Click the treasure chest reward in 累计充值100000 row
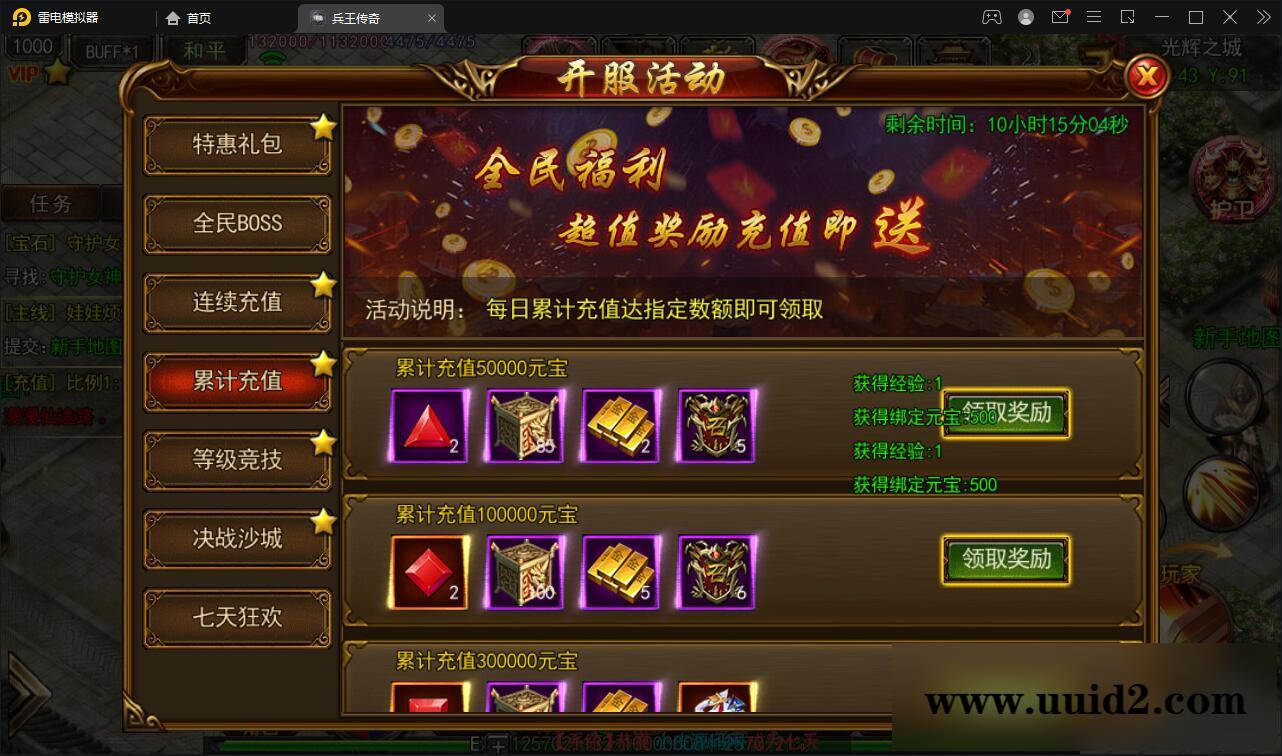This screenshot has height=756, width=1282. (524, 571)
